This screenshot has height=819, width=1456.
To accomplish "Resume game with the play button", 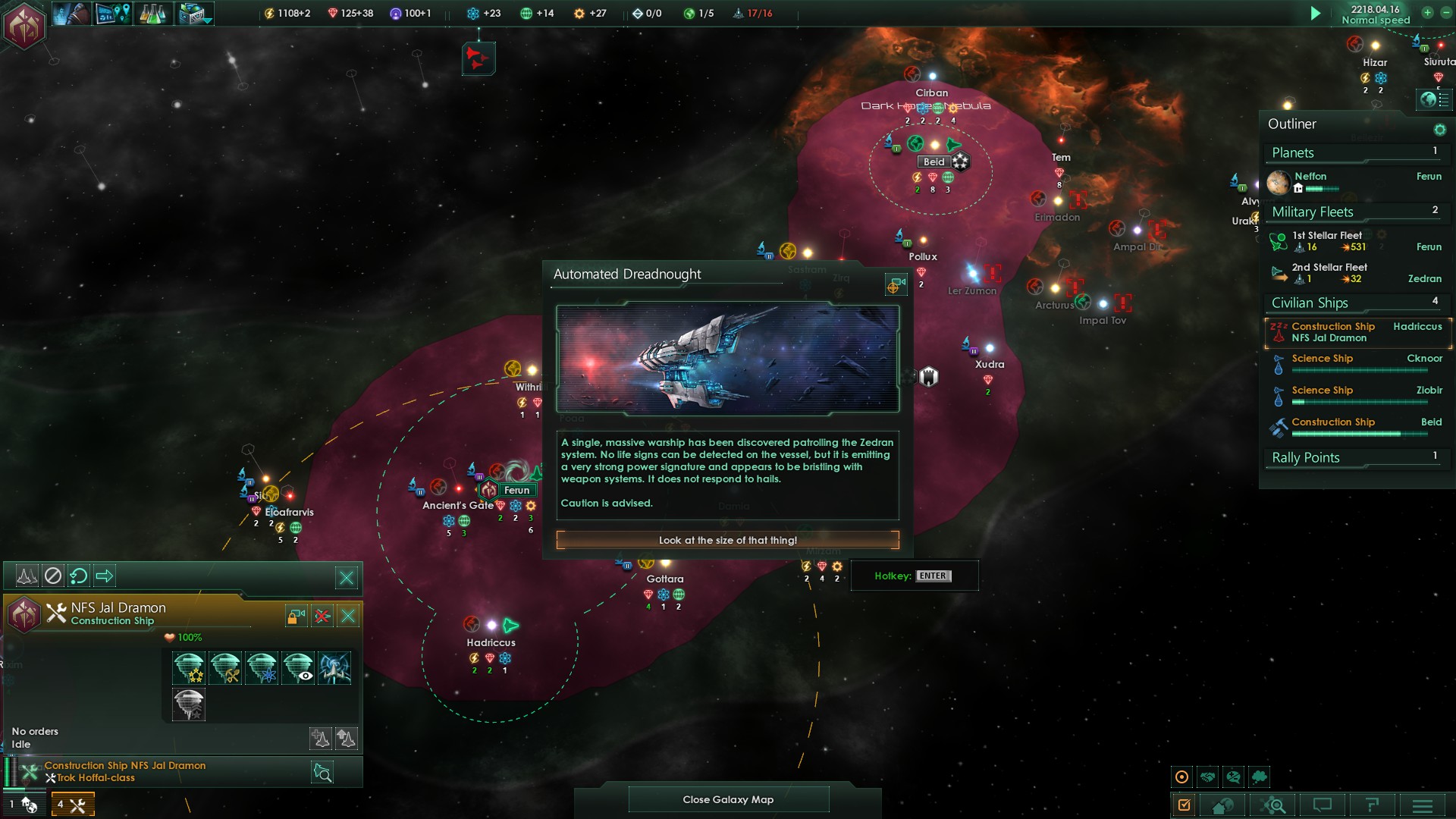I will click(x=1316, y=14).
